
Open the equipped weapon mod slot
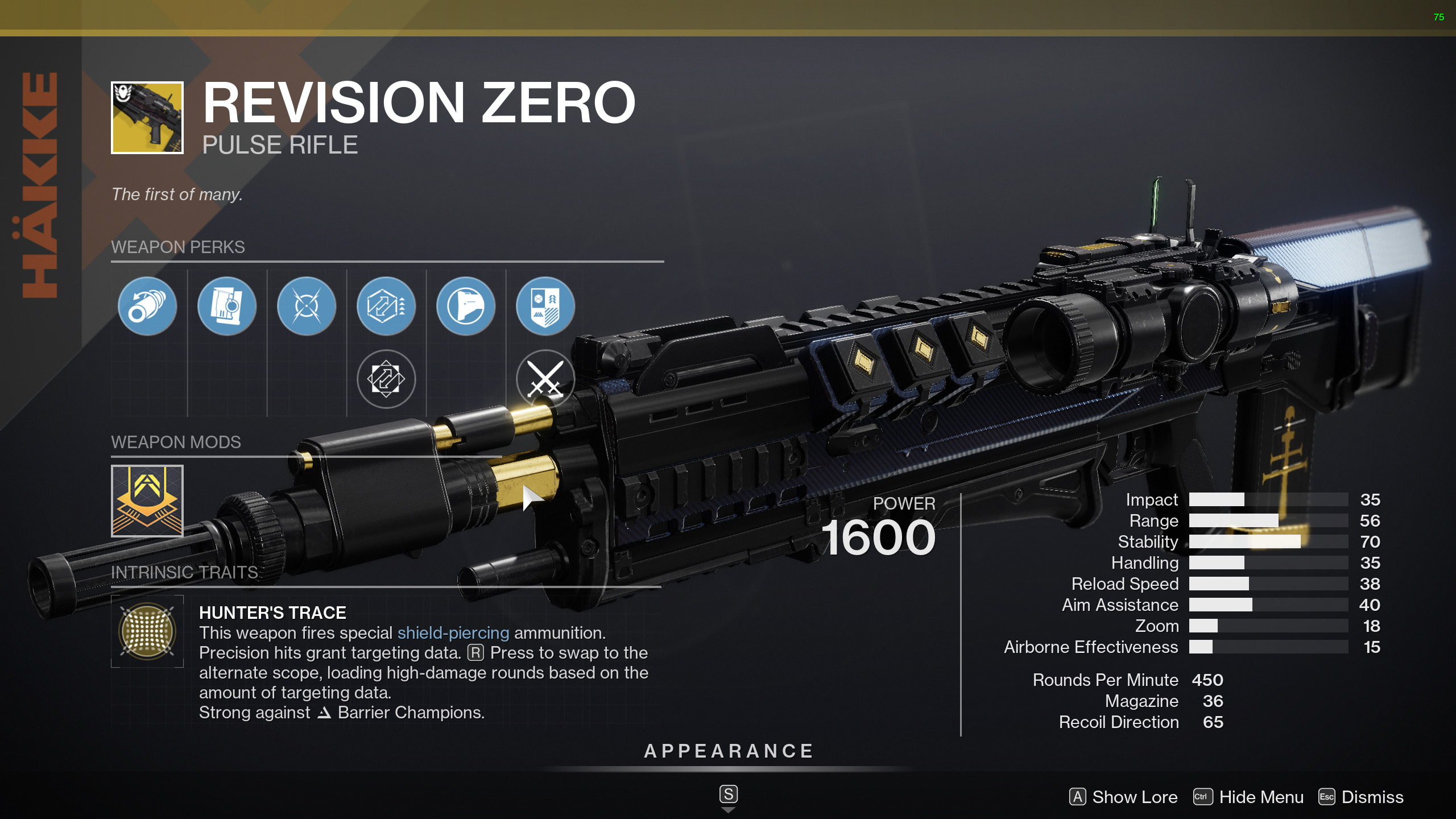pyautogui.click(x=147, y=501)
